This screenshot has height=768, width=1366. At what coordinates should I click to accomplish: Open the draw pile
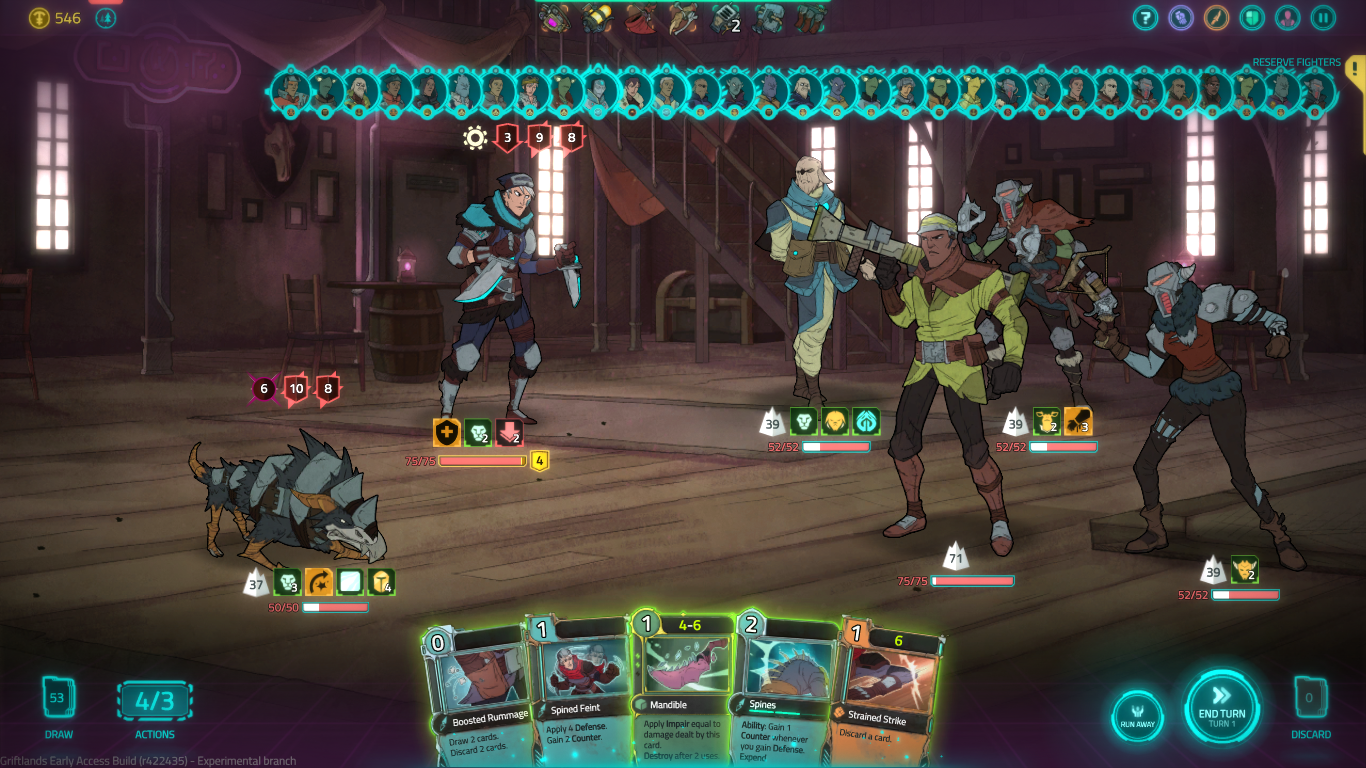pos(58,698)
